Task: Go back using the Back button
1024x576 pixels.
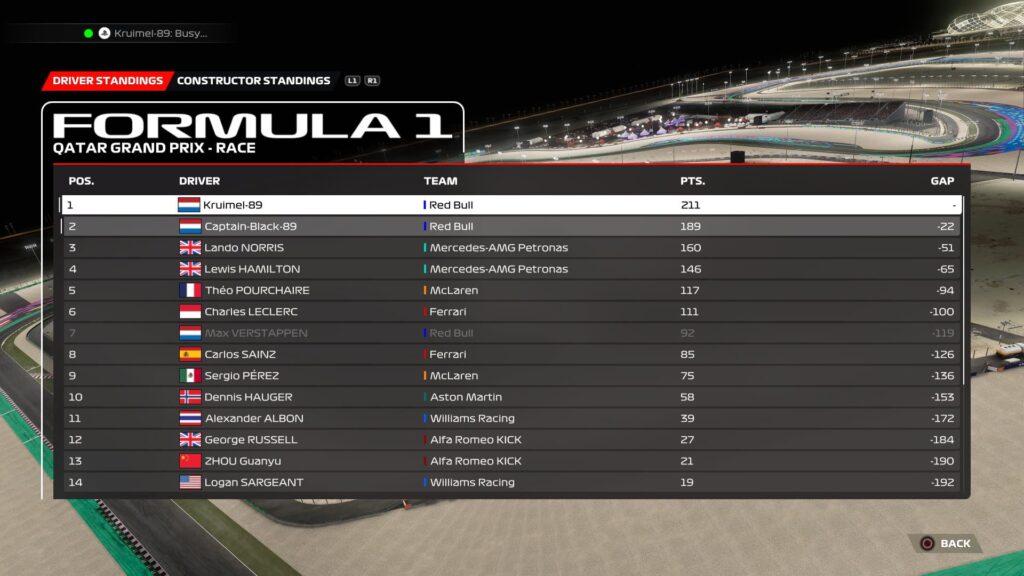Action: click(945, 543)
